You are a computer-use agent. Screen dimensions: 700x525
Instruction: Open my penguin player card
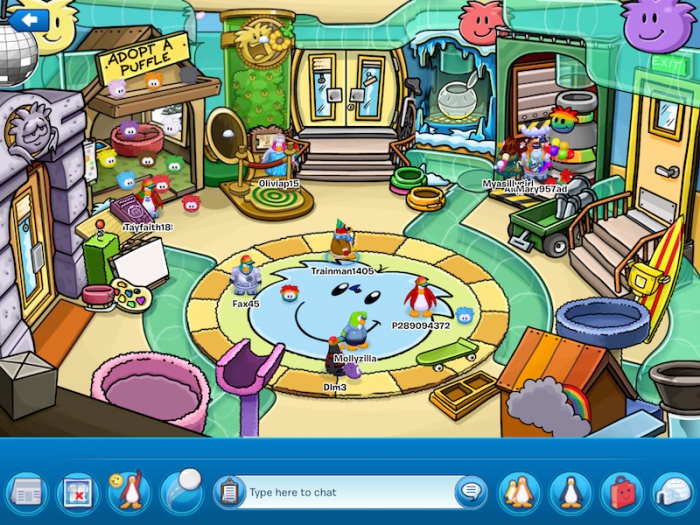coord(571,492)
